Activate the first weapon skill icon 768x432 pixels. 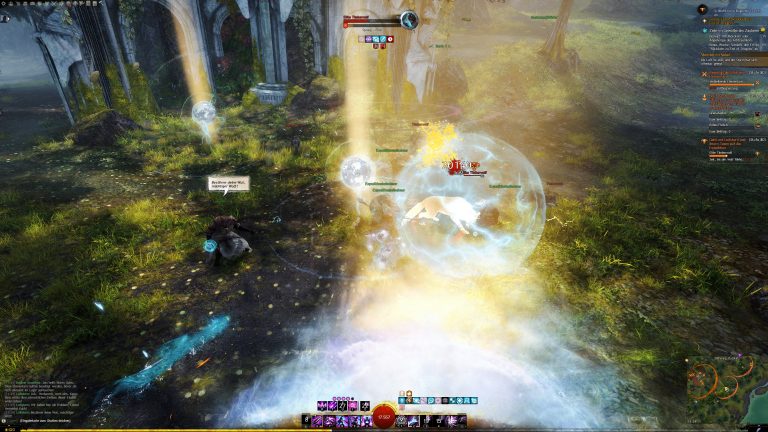click(x=318, y=421)
